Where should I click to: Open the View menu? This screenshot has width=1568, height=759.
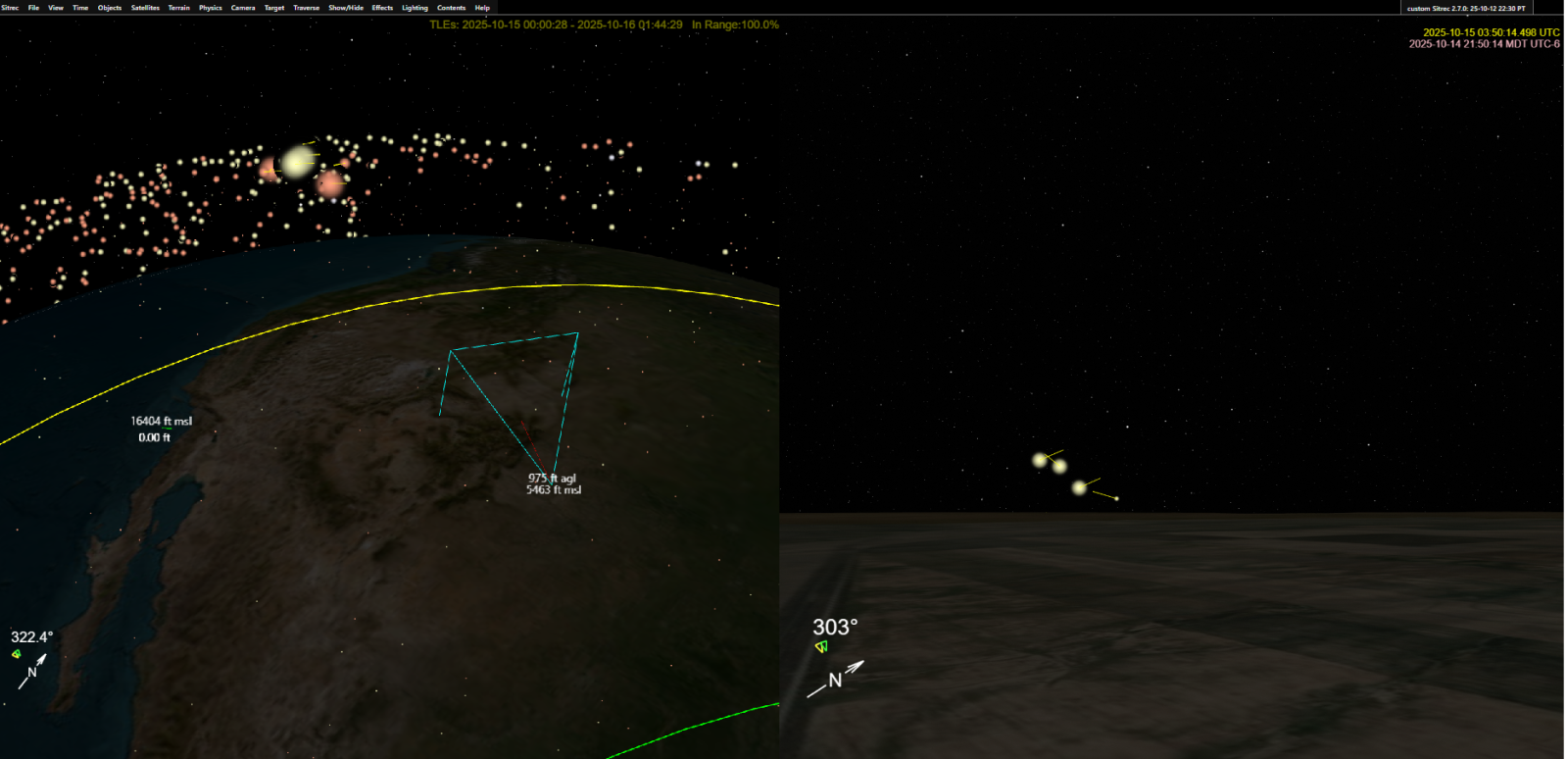[x=56, y=8]
